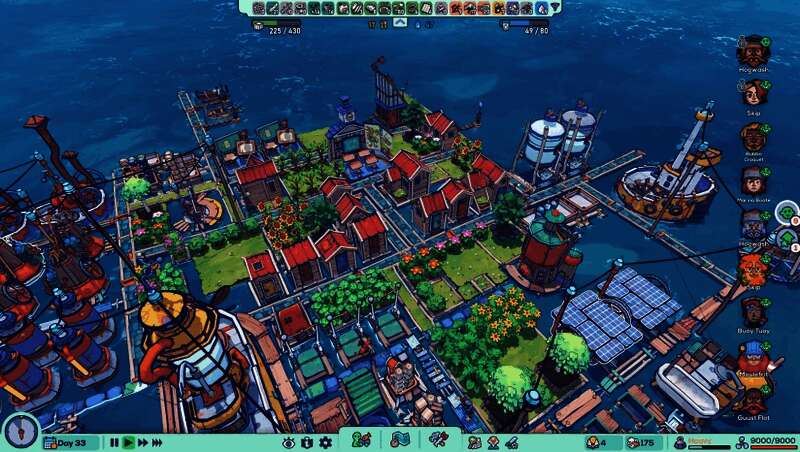Image resolution: width=800 pixels, height=452 pixels.
Task: Pause the game speed
Action: click(x=114, y=442)
